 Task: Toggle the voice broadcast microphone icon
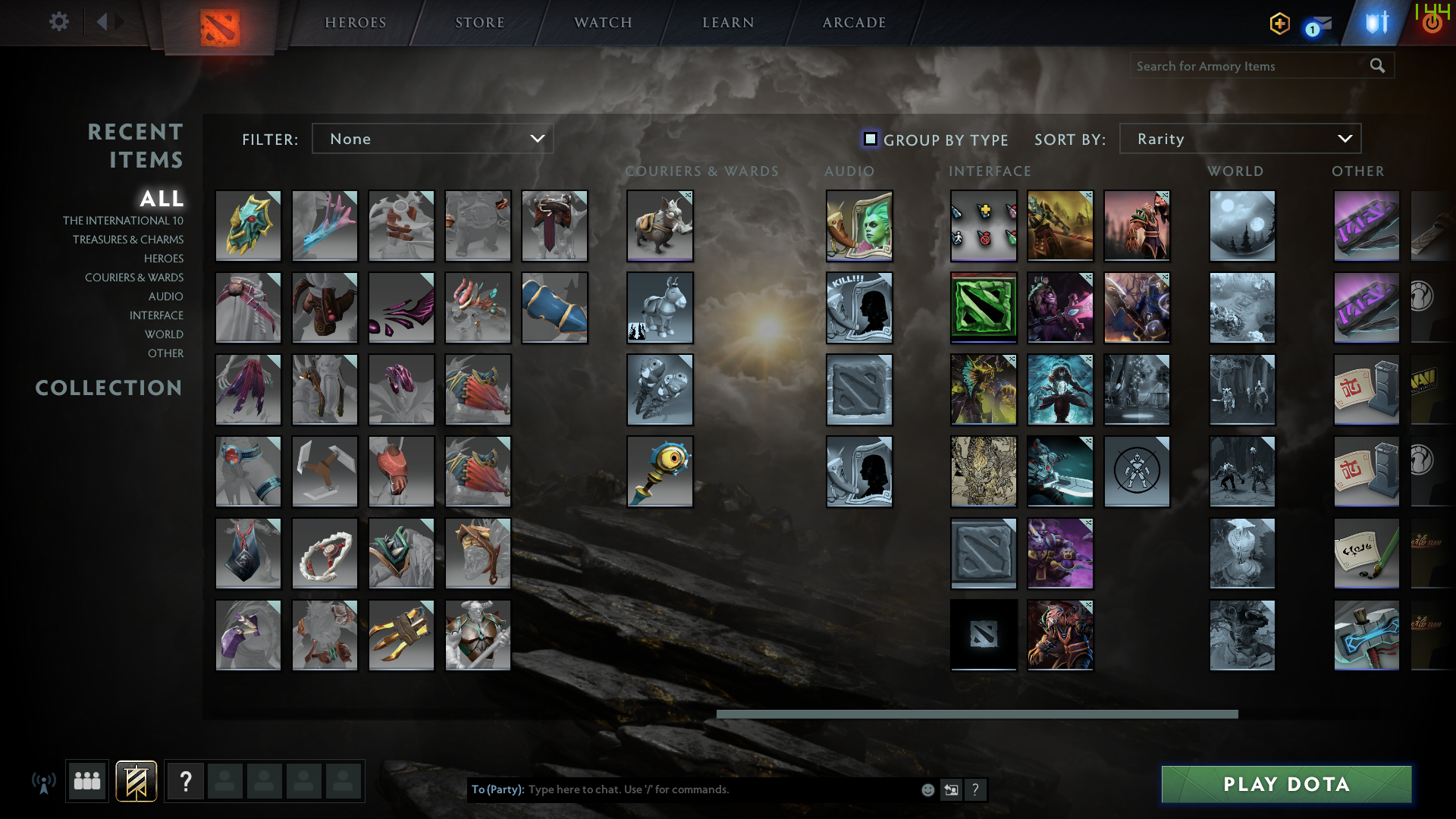[44, 781]
